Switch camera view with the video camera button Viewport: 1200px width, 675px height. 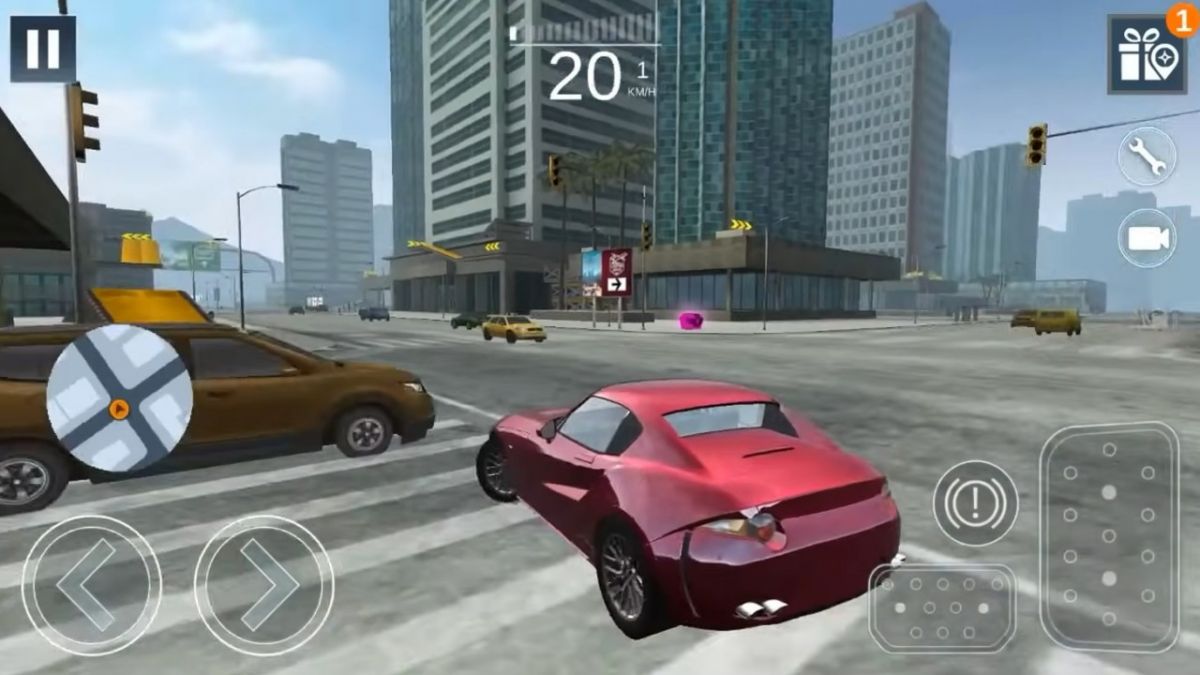coord(1146,238)
